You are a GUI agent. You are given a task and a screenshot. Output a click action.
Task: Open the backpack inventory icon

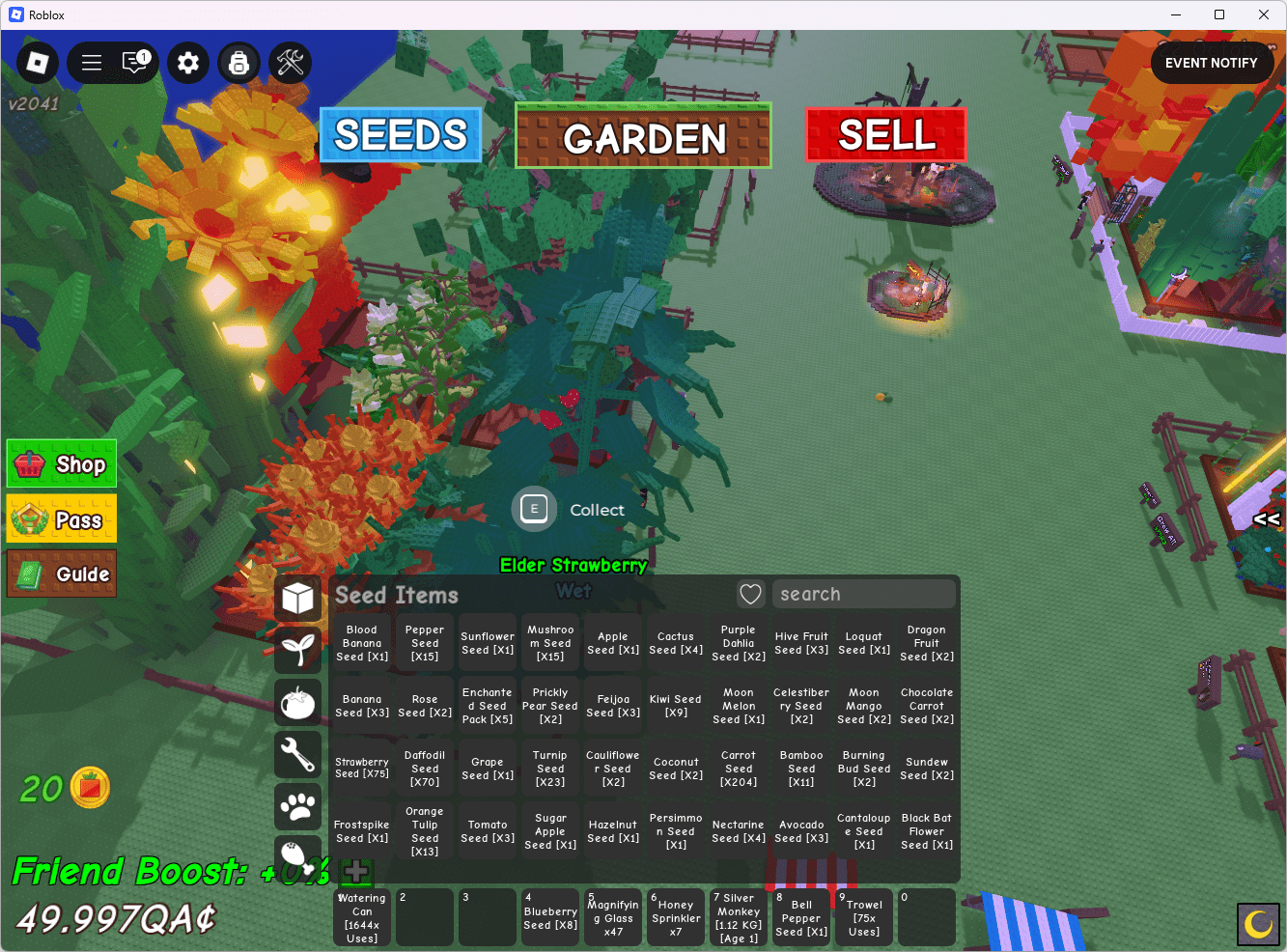click(x=238, y=63)
